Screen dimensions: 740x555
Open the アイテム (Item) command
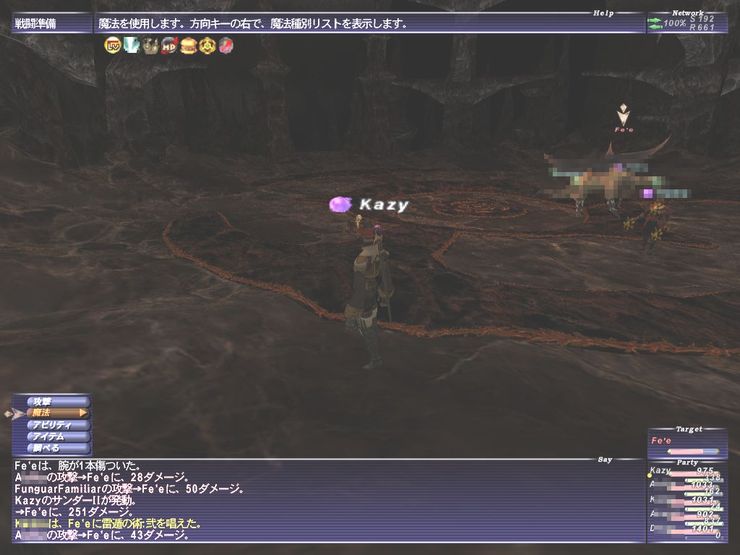tap(49, 436)
